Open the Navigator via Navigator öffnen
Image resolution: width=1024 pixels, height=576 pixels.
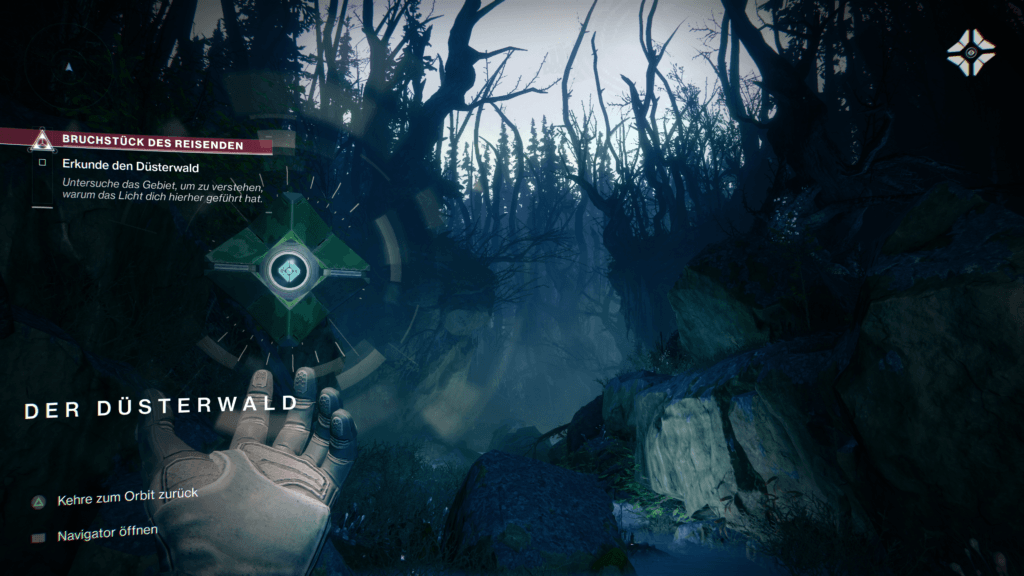pos(107,533)
